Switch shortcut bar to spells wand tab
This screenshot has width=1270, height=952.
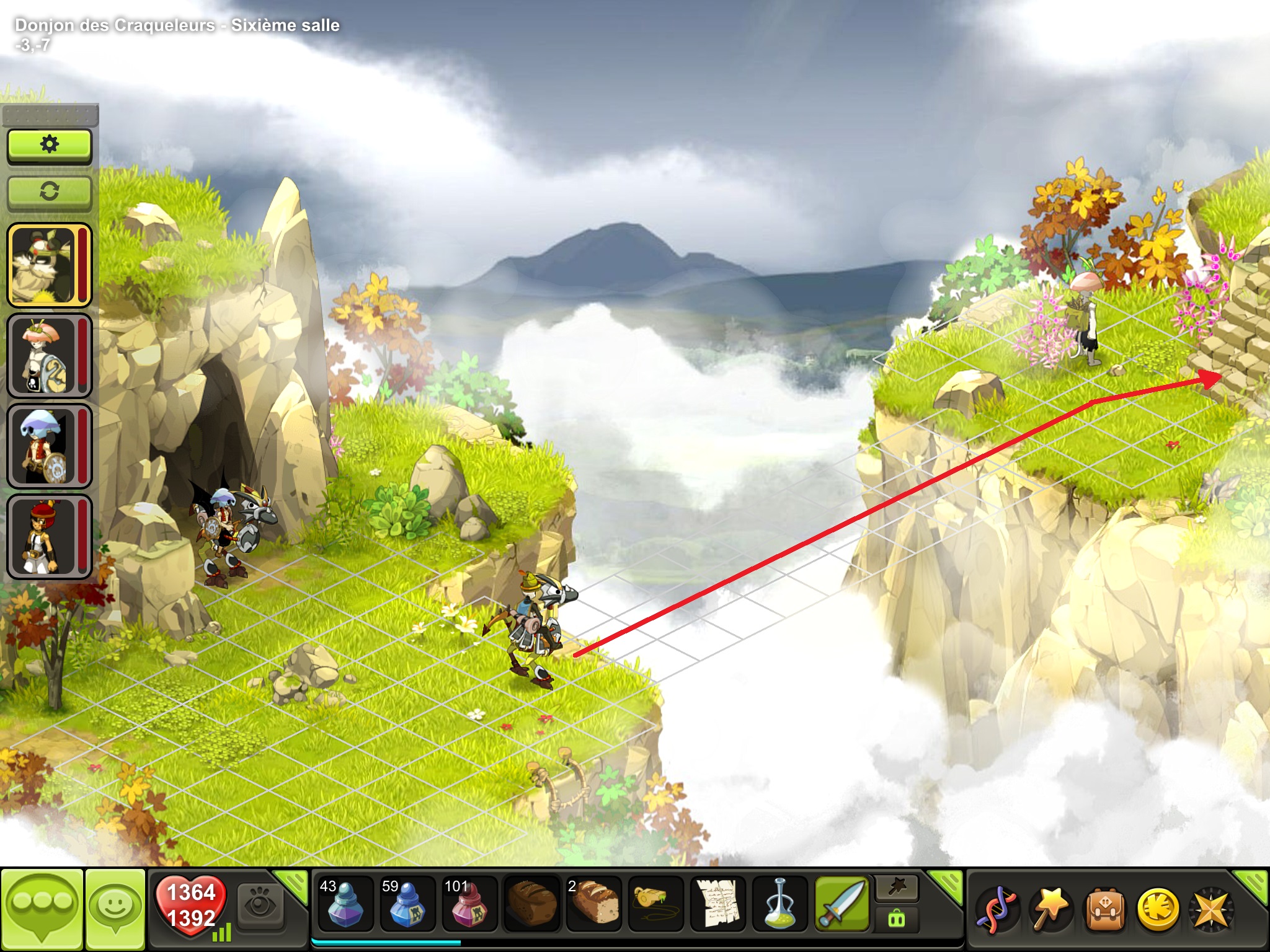[x=897, y=888]
